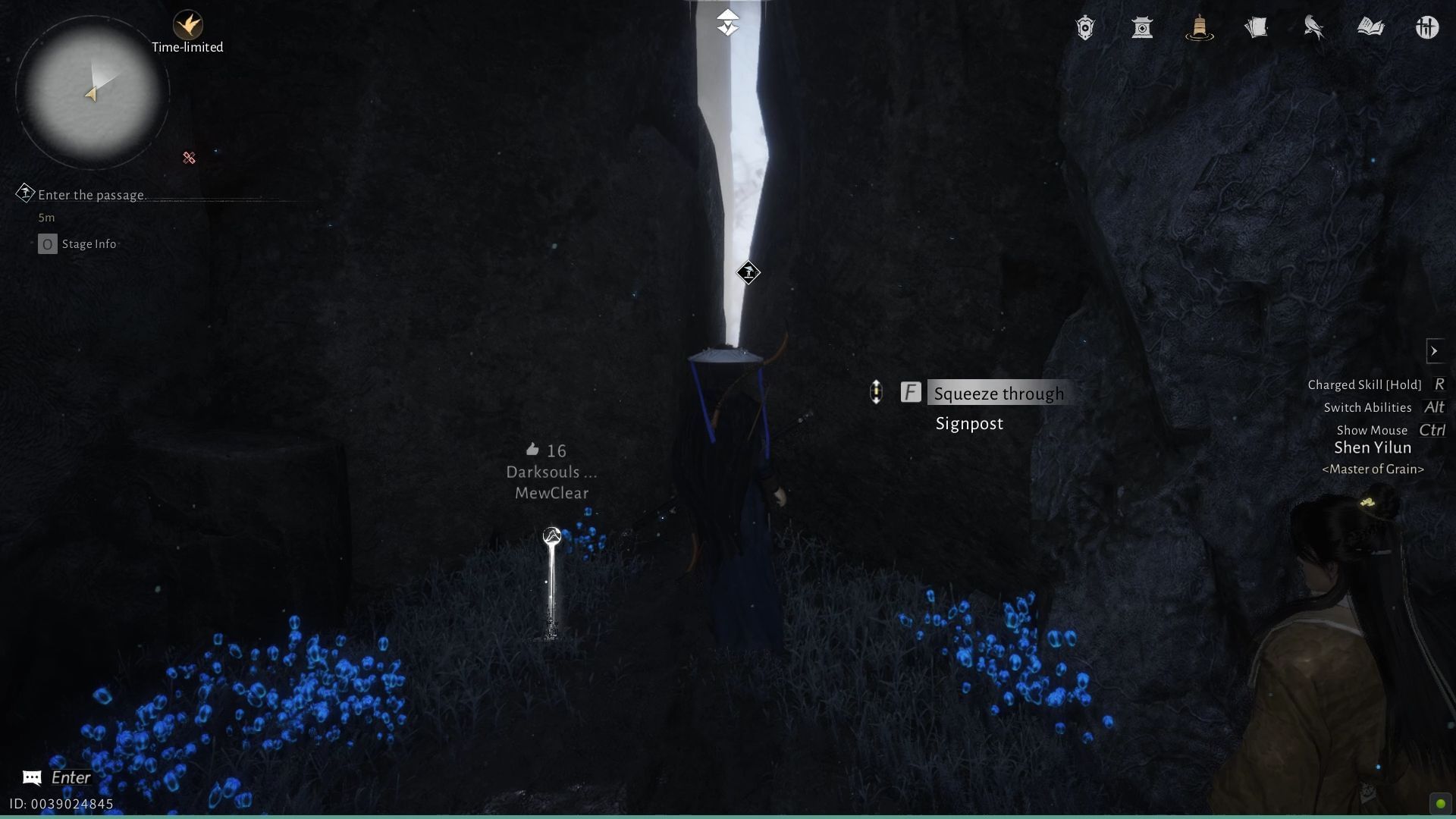Viewport: 1456px width, 819px height.
Task: Select the shrine lantern icon in the HUD
Action: click(1142, 27)
